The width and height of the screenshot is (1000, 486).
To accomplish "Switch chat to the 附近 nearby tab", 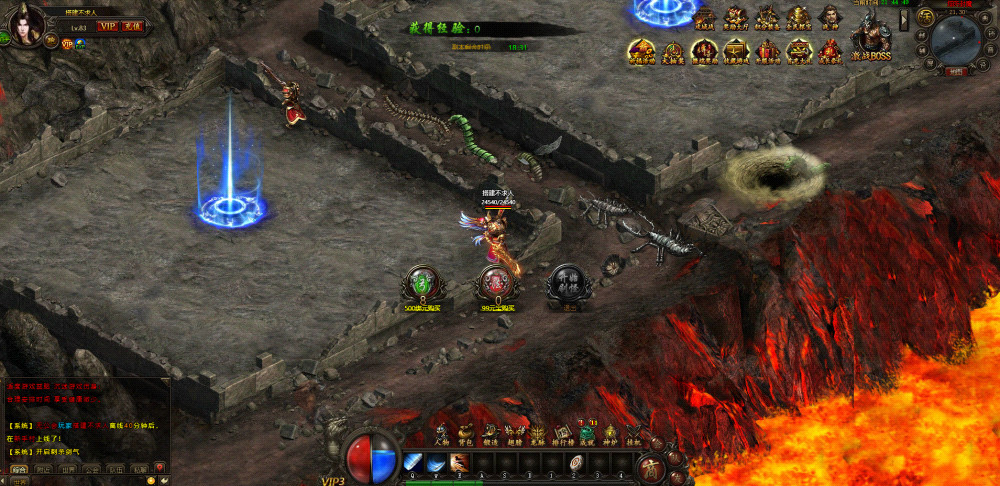I will pyautogui.click(x=44, y=467).
